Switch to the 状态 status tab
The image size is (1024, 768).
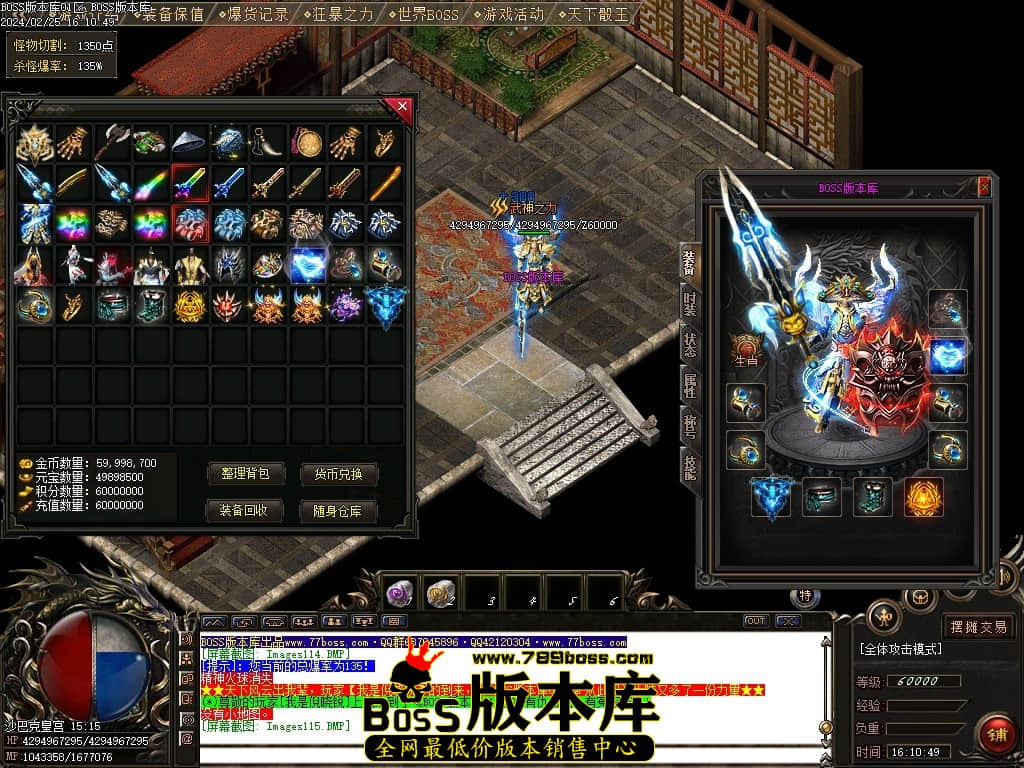690,344
